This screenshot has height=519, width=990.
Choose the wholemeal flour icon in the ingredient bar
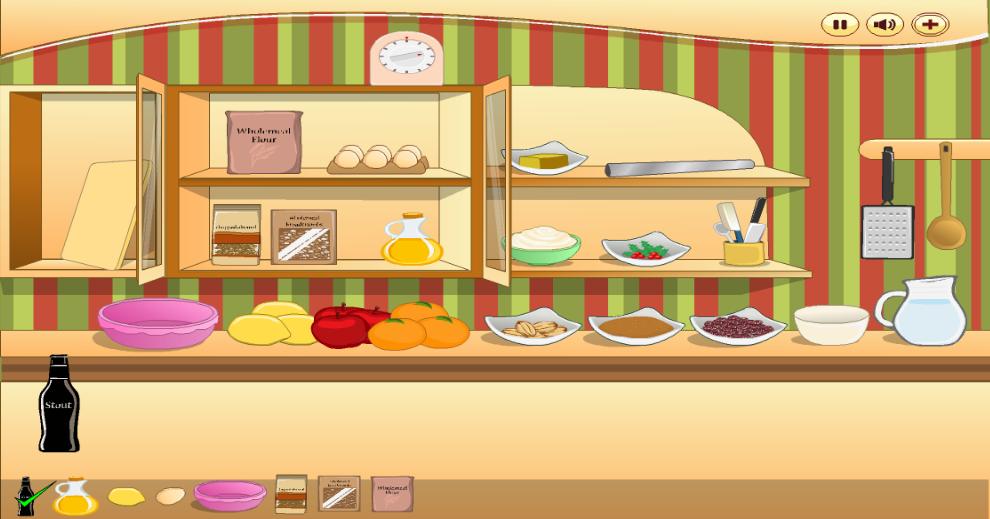click(x=392, y=494)
